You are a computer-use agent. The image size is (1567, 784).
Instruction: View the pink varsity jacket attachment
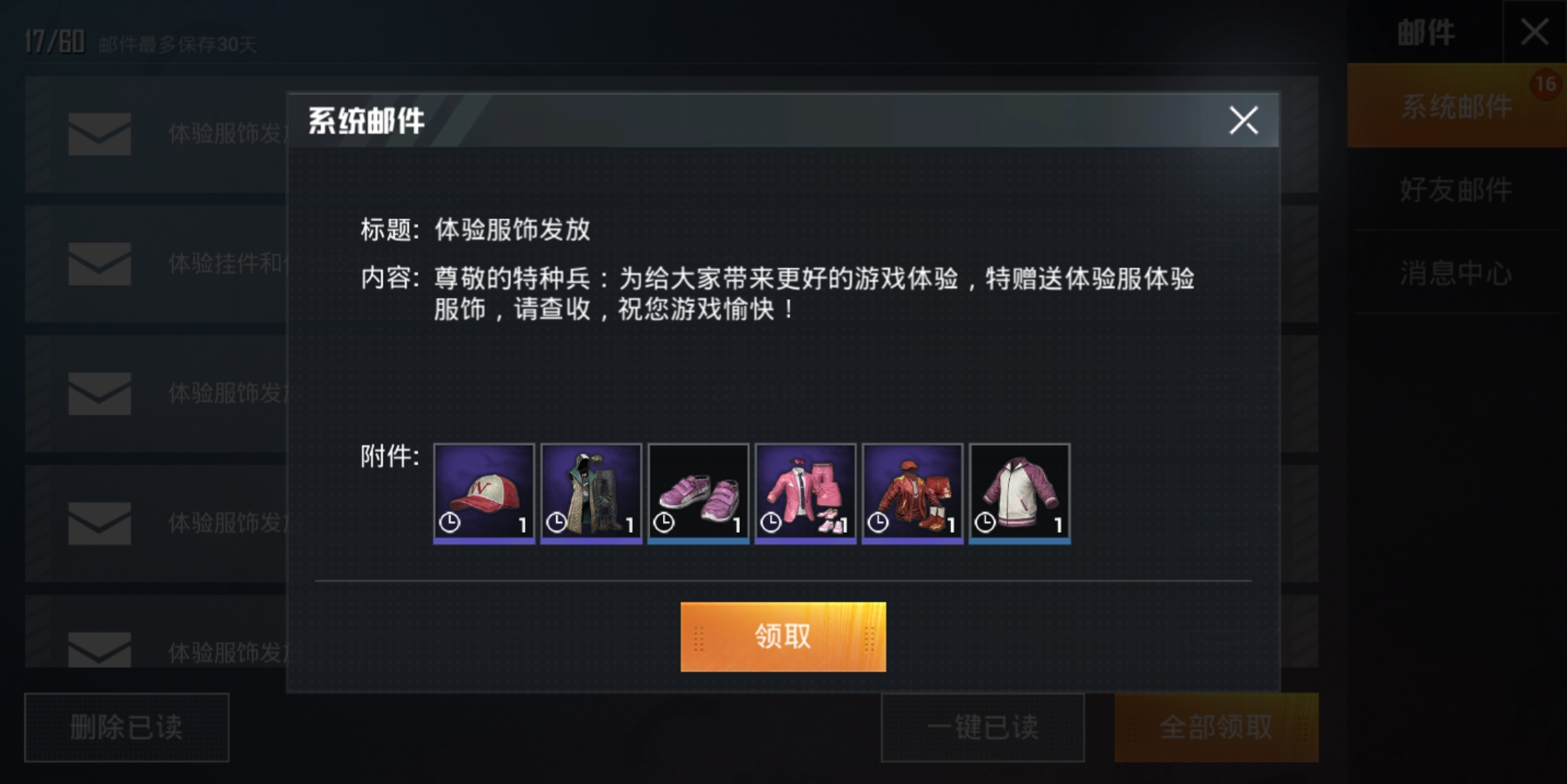click(1021, 494)
